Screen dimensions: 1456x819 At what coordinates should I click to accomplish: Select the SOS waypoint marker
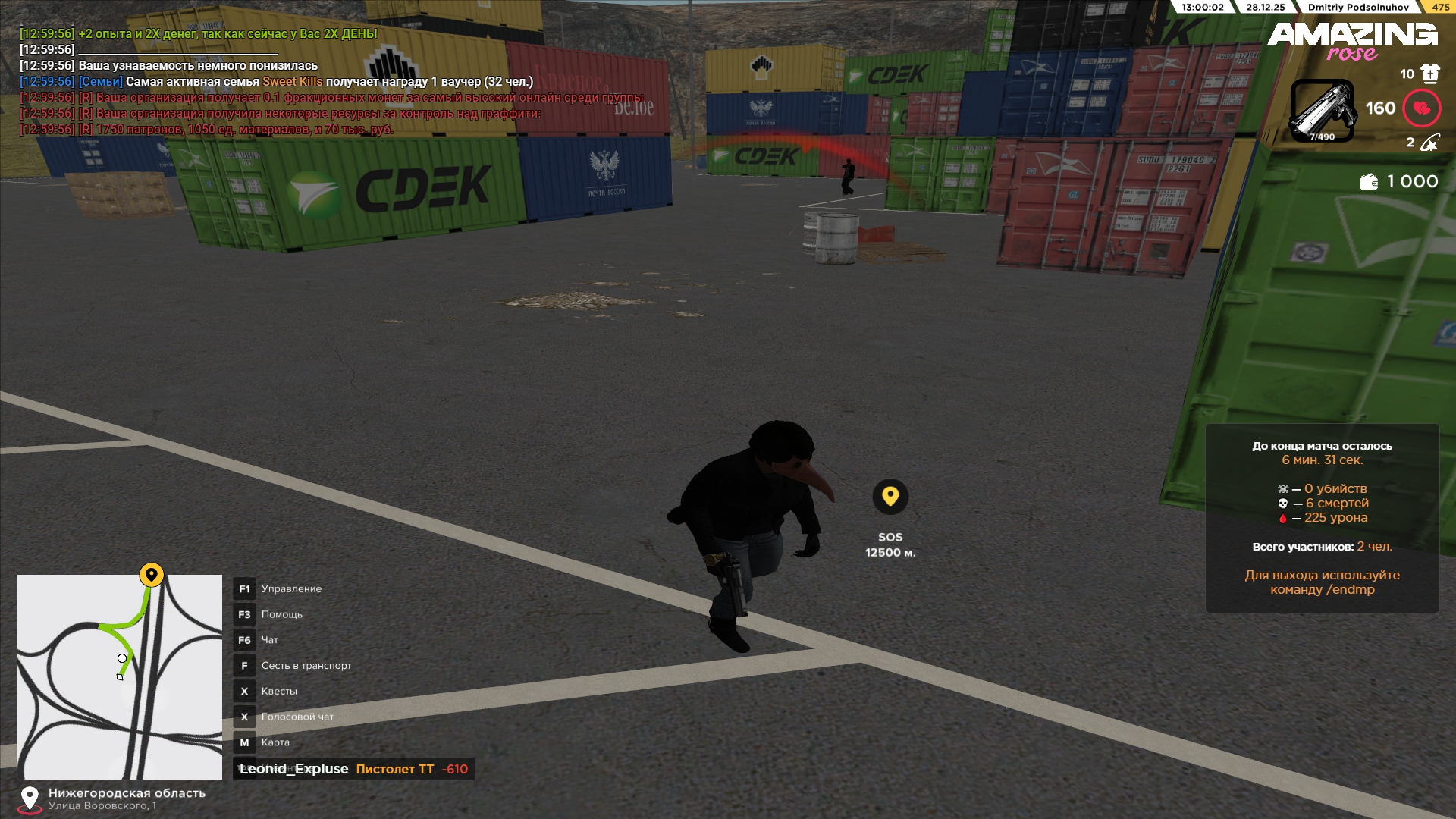tap(890, 497)
